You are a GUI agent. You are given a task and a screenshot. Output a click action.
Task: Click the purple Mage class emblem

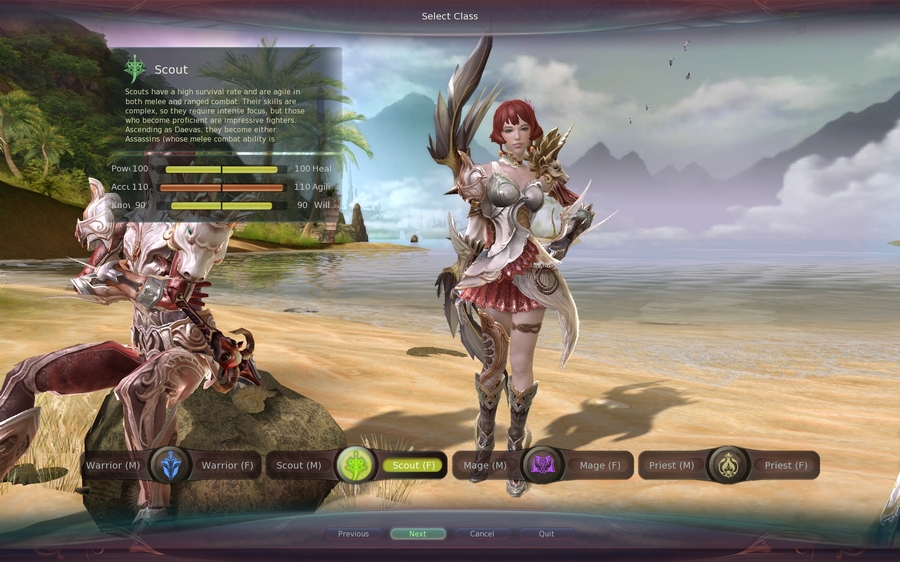click(542, 465)
